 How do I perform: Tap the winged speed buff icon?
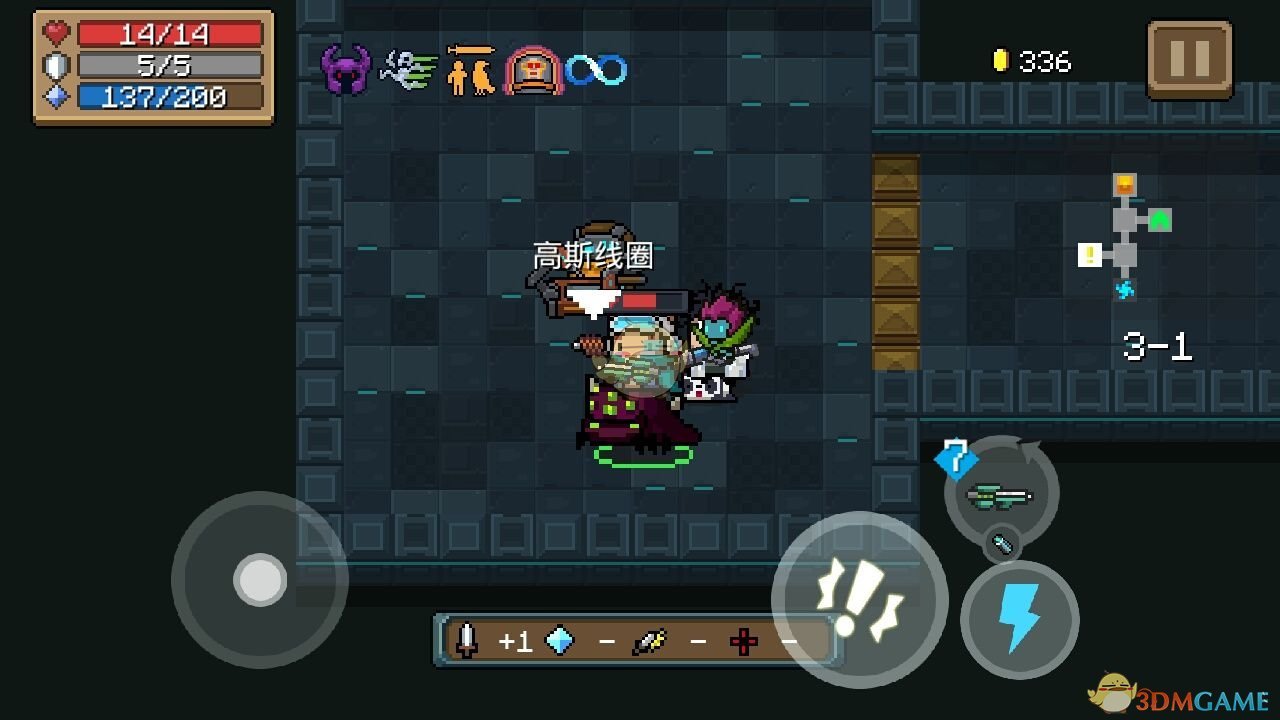point(408,70)
